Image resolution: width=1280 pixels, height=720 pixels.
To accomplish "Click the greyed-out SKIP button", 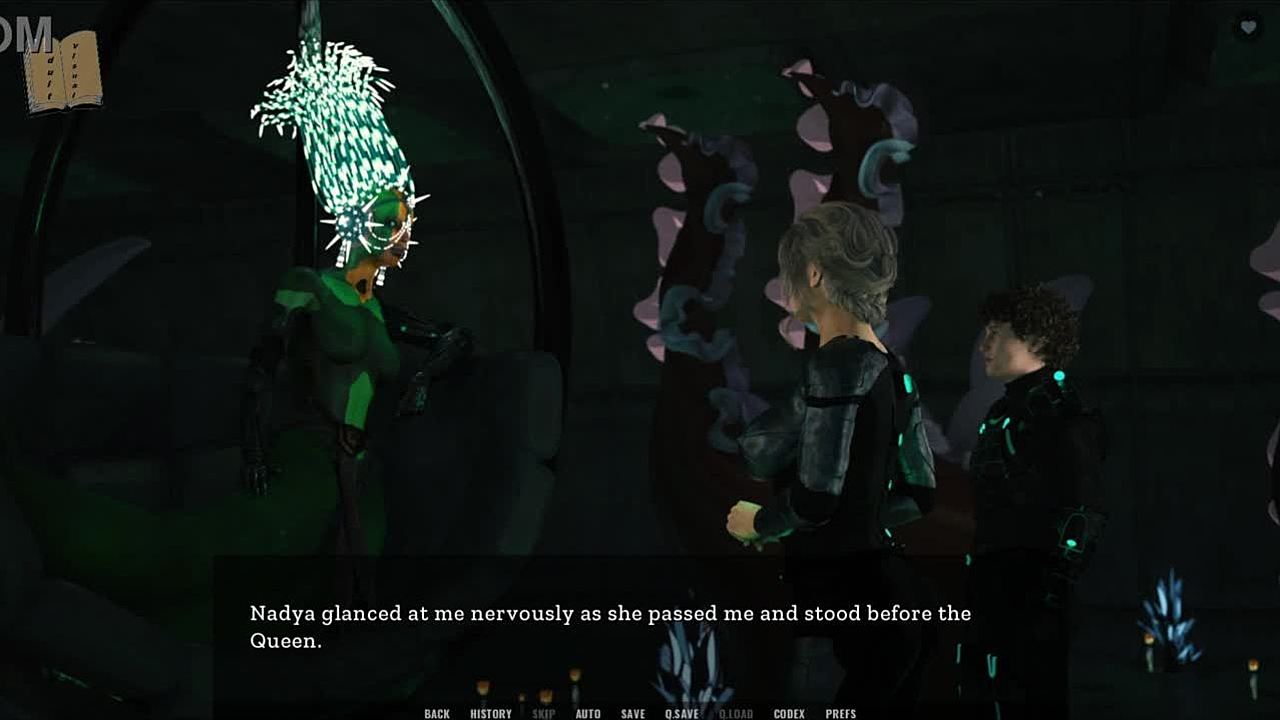I will click(x=544, y=713).
